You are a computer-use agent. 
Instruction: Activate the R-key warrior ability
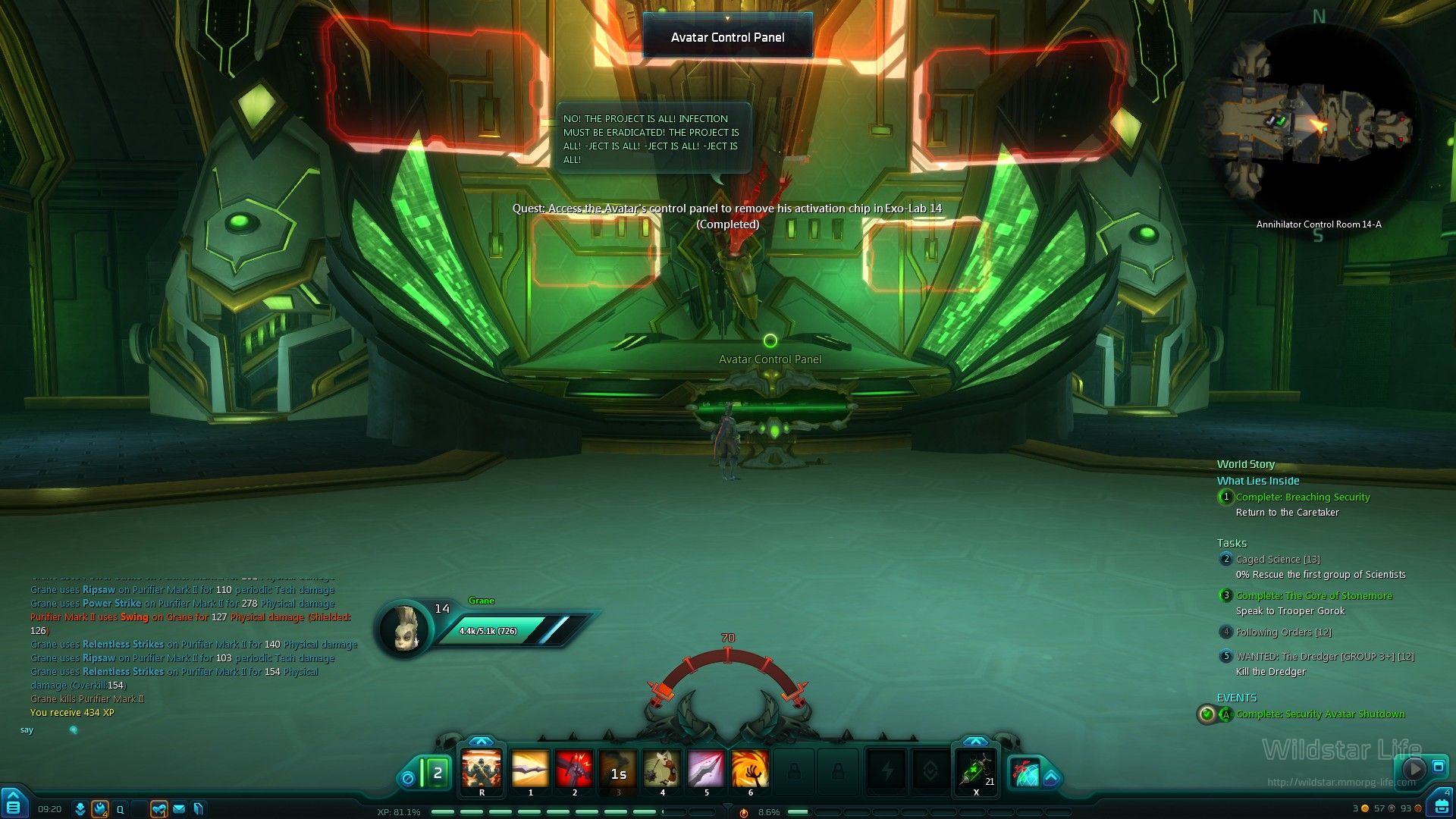click(482, 769)
